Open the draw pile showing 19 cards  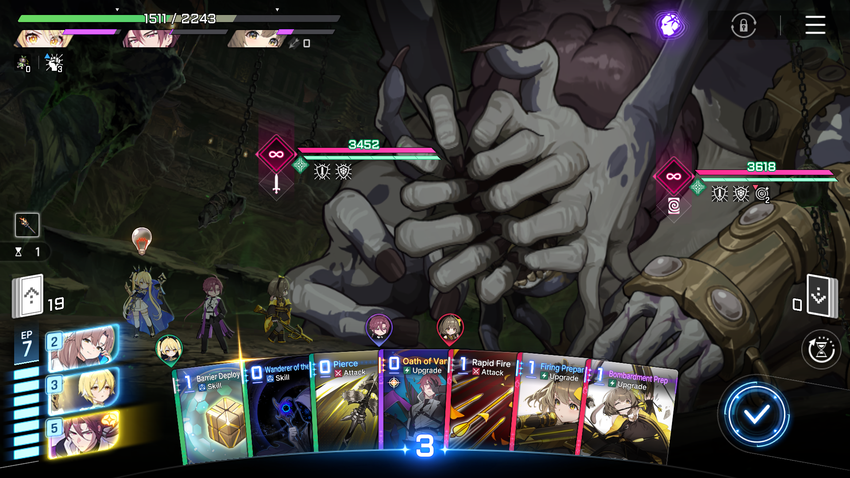point(28,295)
